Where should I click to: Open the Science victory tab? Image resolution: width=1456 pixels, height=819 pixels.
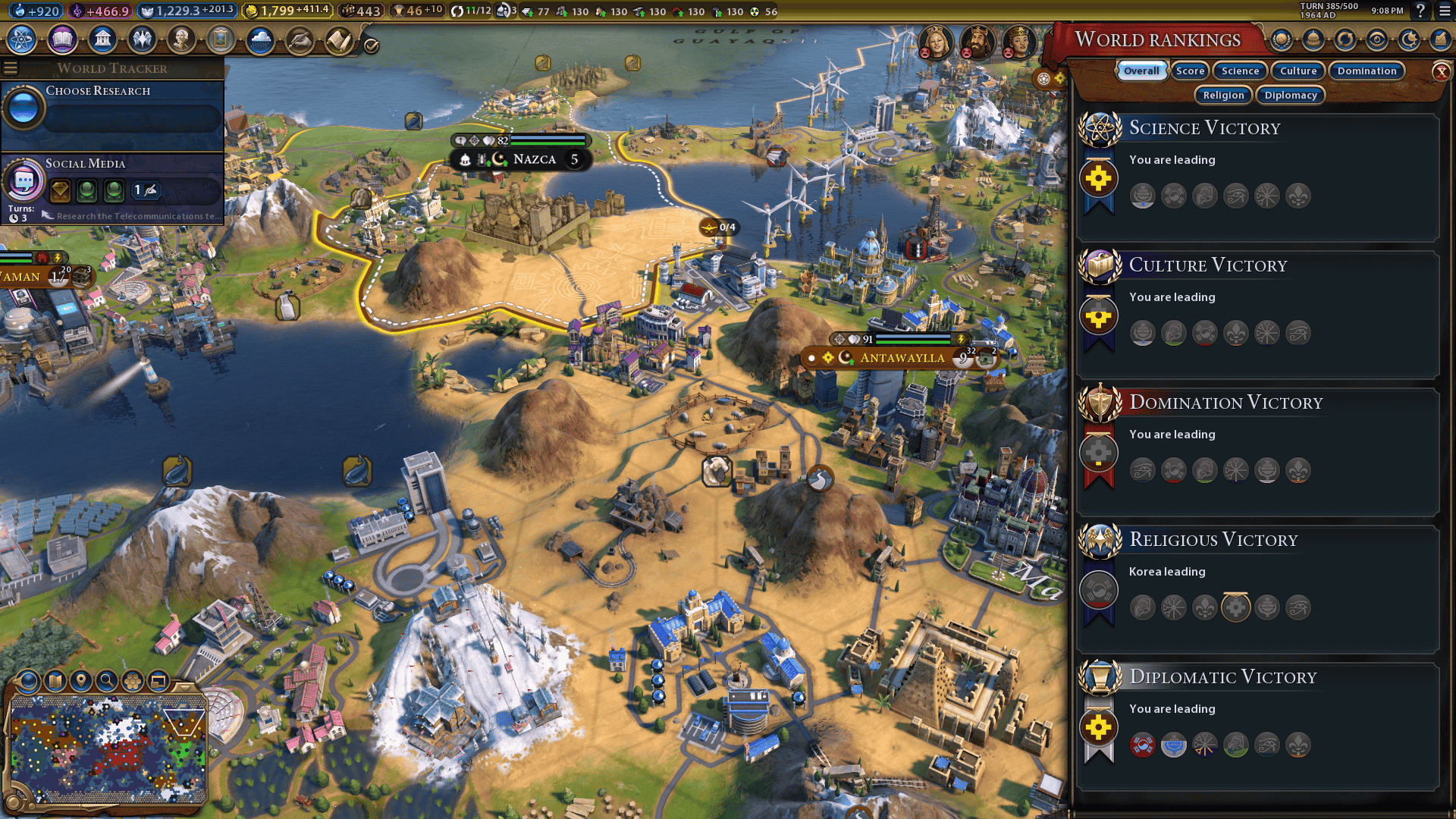(x=1240, y=71)
